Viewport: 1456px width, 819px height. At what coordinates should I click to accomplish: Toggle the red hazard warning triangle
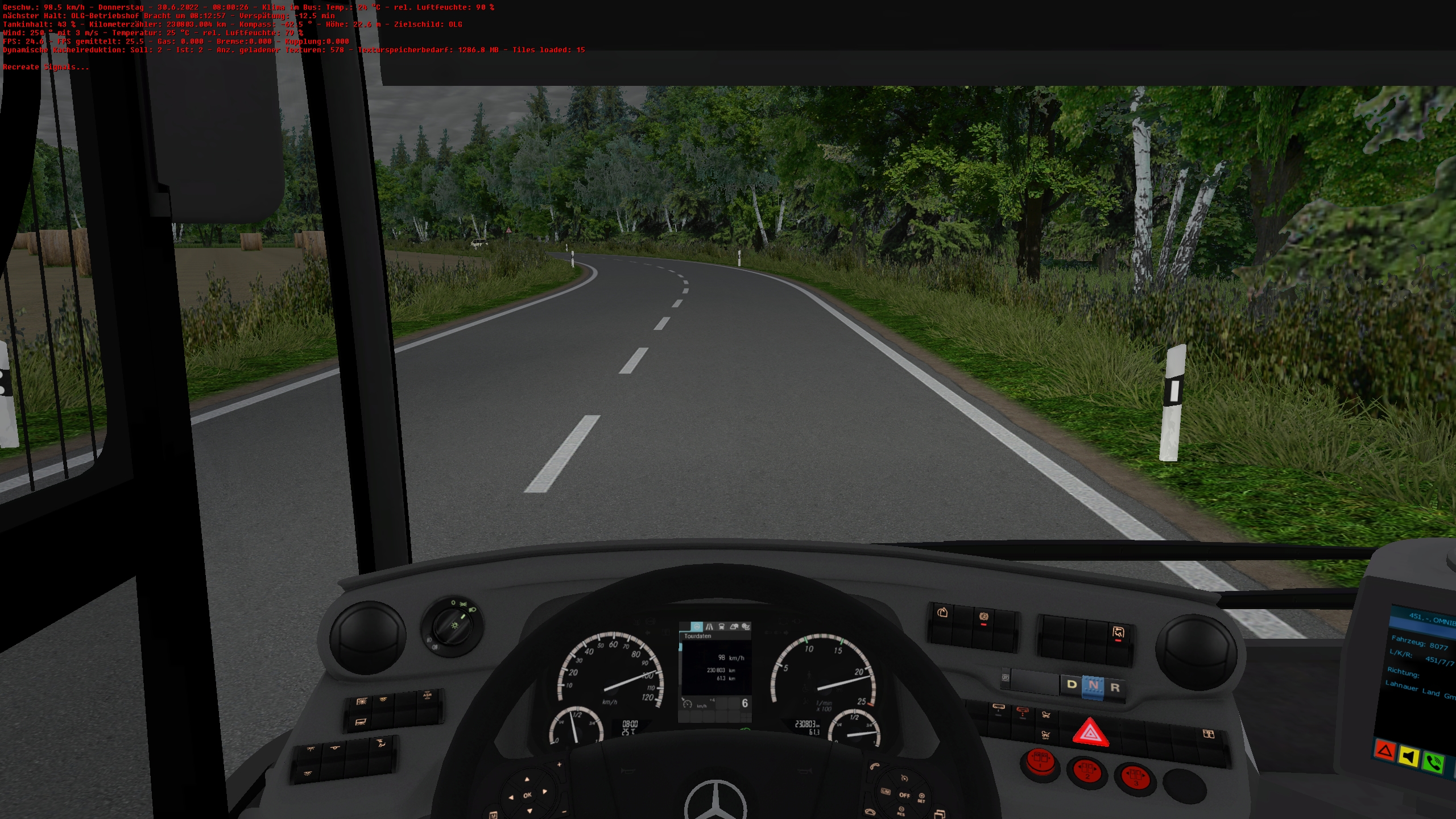(1090, 733)
